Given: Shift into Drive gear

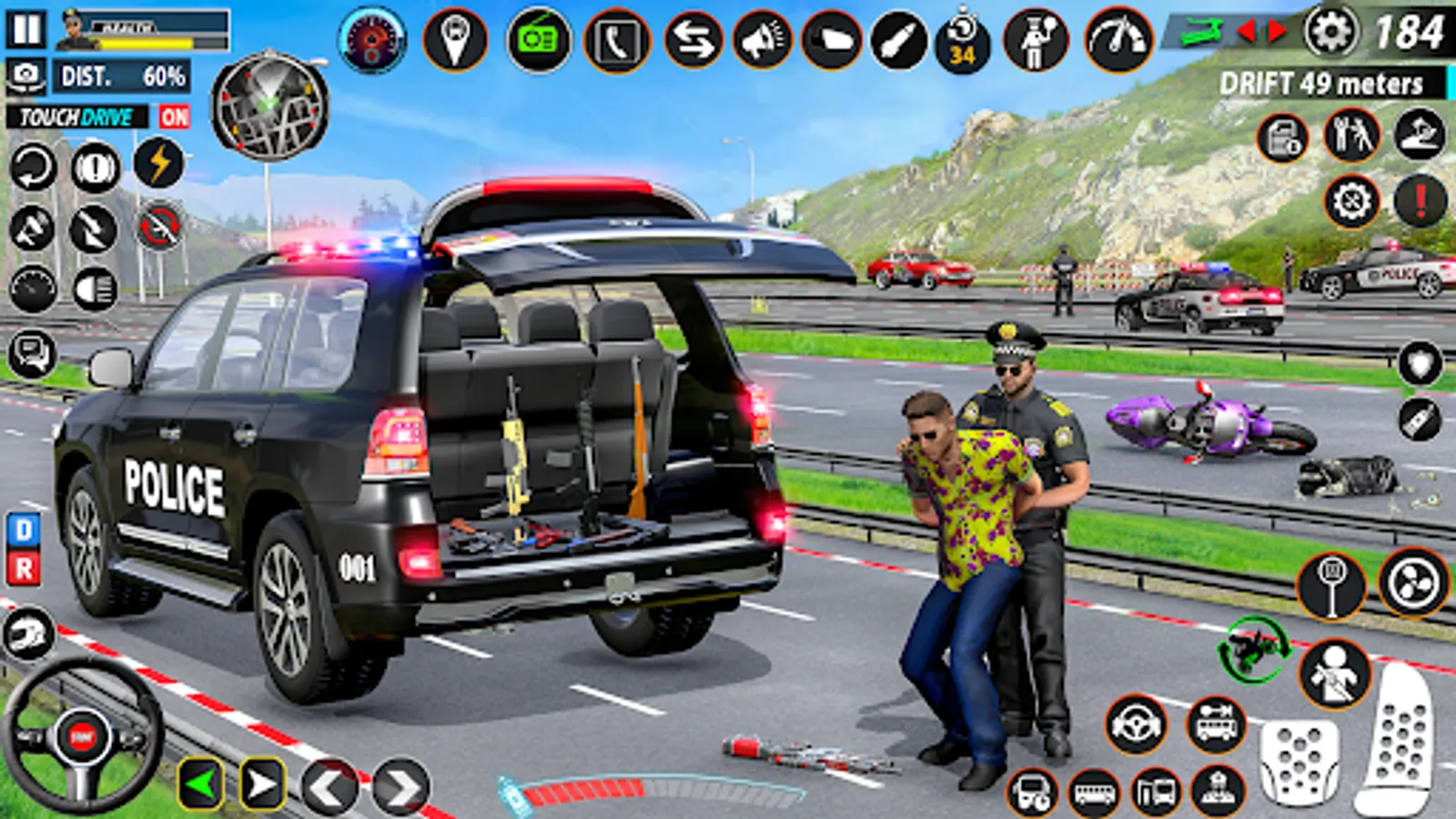Looking at the screenshot, I should pos(24,530).
